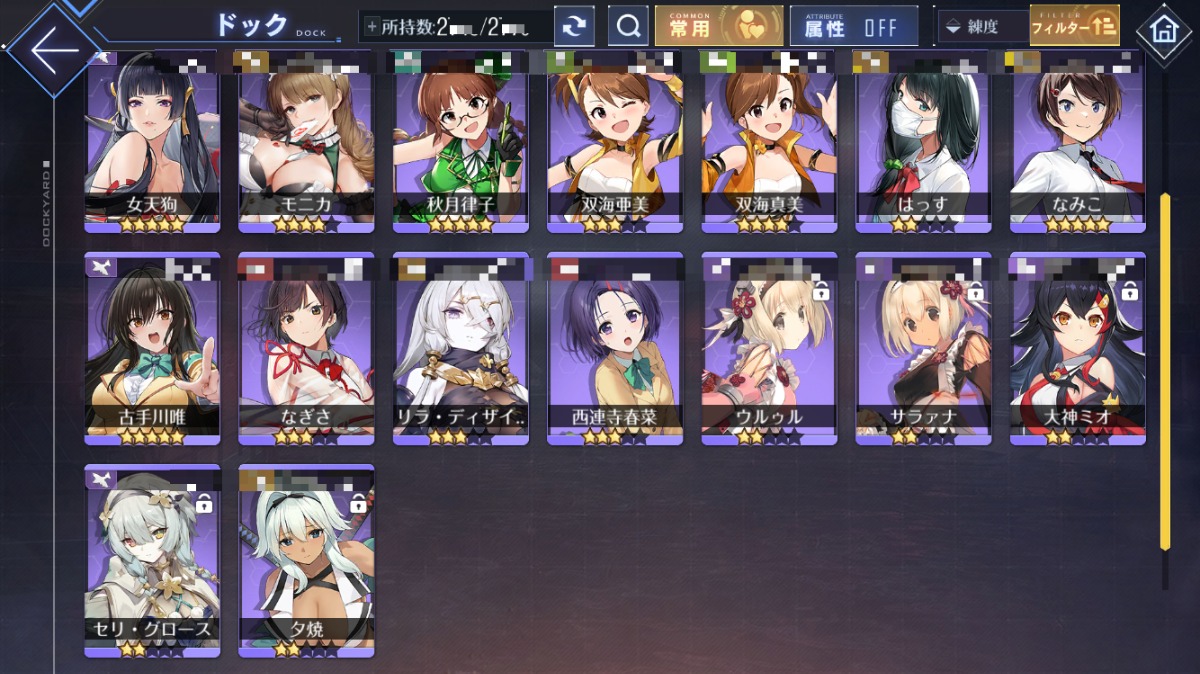Select the はっす character card

tap(923, 140)
